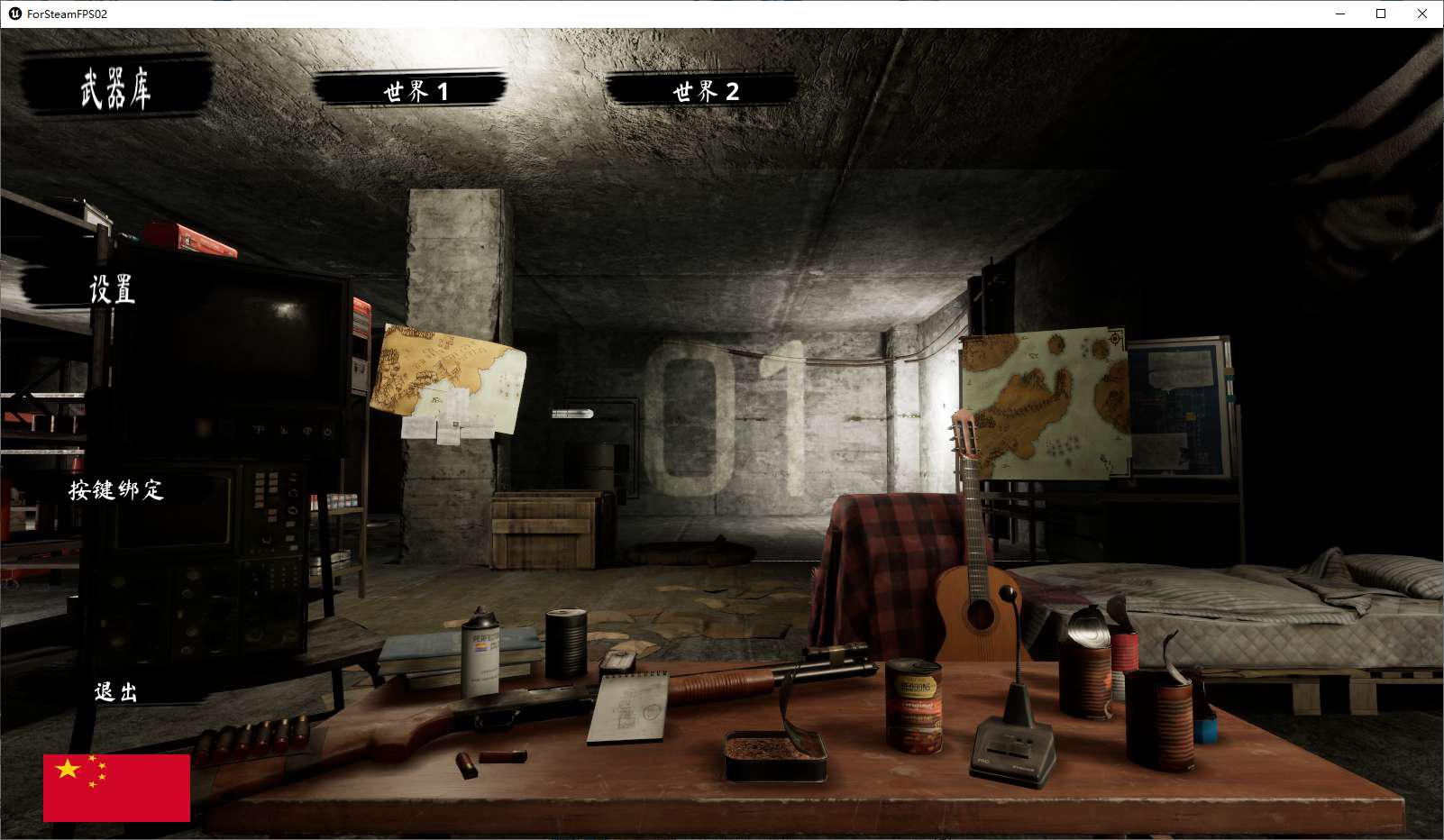Image resolution: width=1444 pixels, height=840 pixels.
Task: Click 退出 to exit the game
Action: click(116, 691)
